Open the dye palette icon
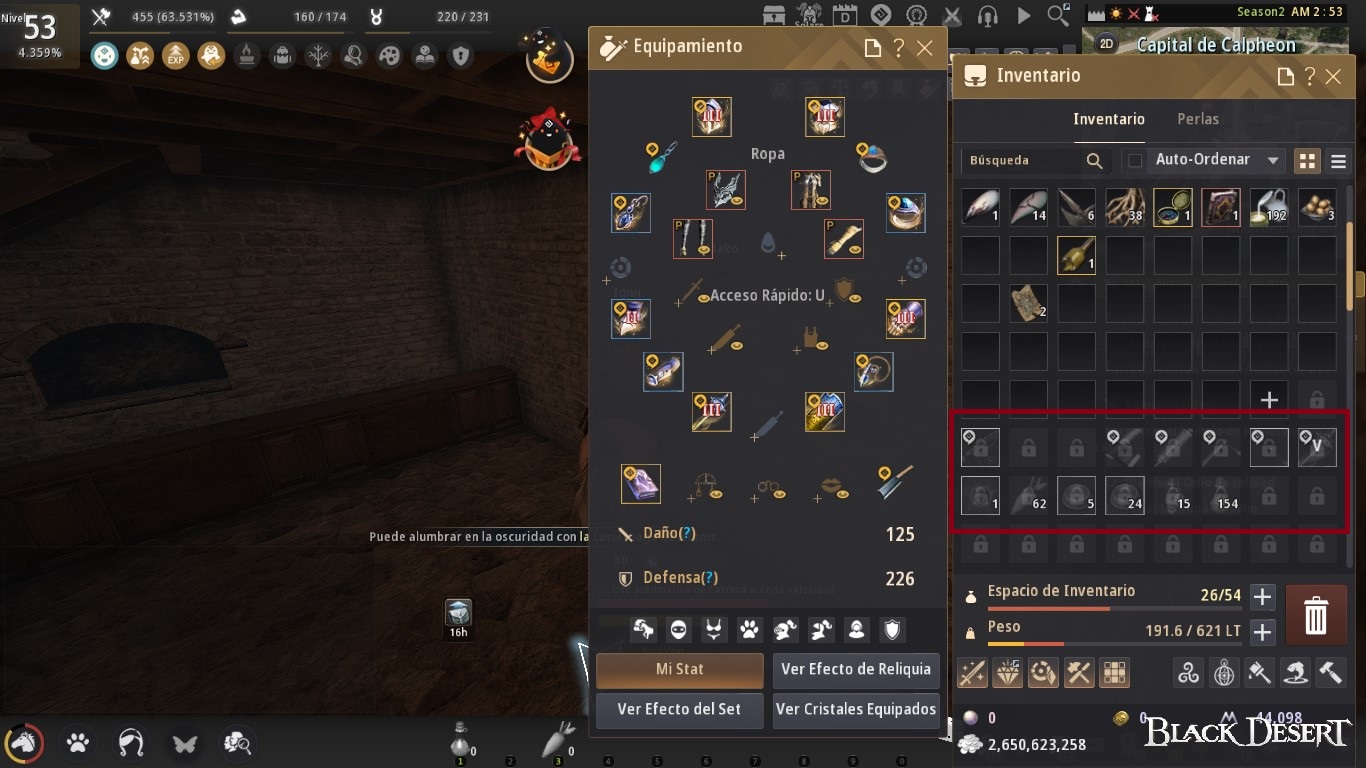This screenshot has height=768, width=1366. pos(1043,673)
